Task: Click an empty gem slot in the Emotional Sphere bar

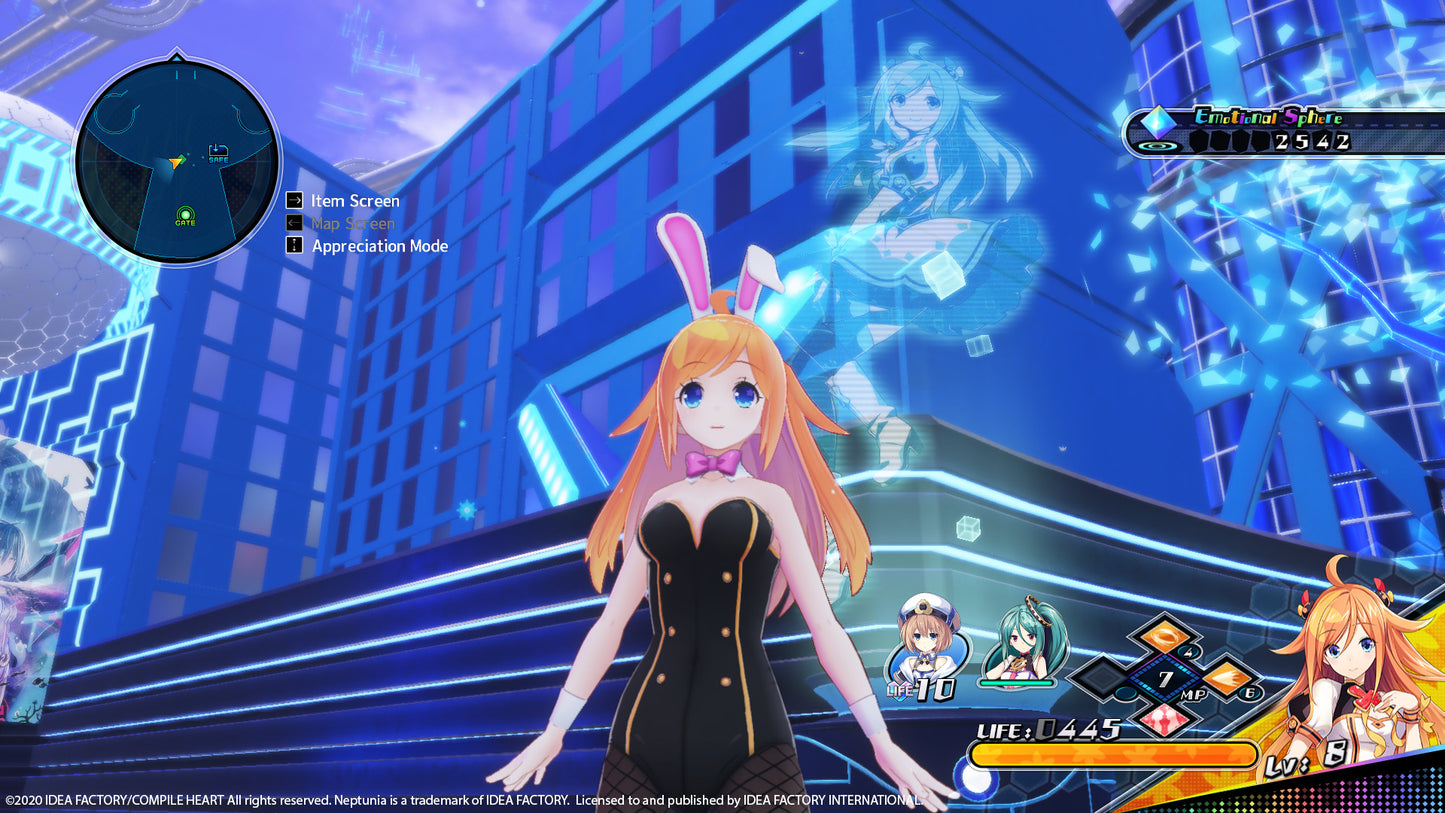Action: pos(1201,141)
